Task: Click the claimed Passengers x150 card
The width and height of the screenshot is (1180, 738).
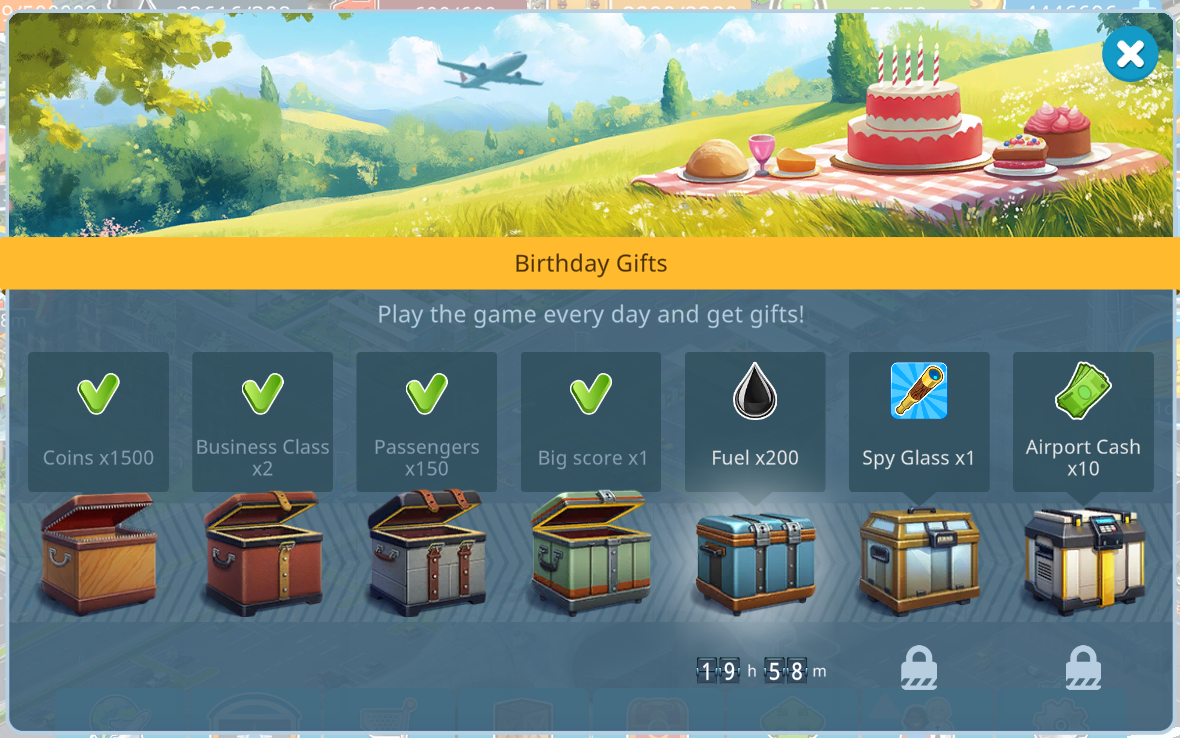Action: pyautogui.click(x=426, y=421)
